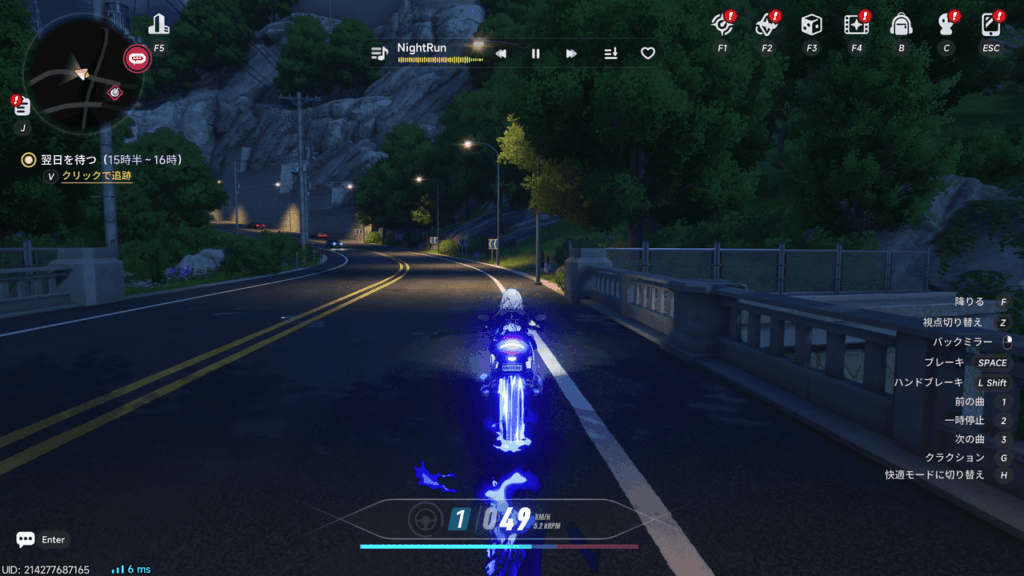Skip back to the previous song
1024x576 pixels.
(501, 53)
